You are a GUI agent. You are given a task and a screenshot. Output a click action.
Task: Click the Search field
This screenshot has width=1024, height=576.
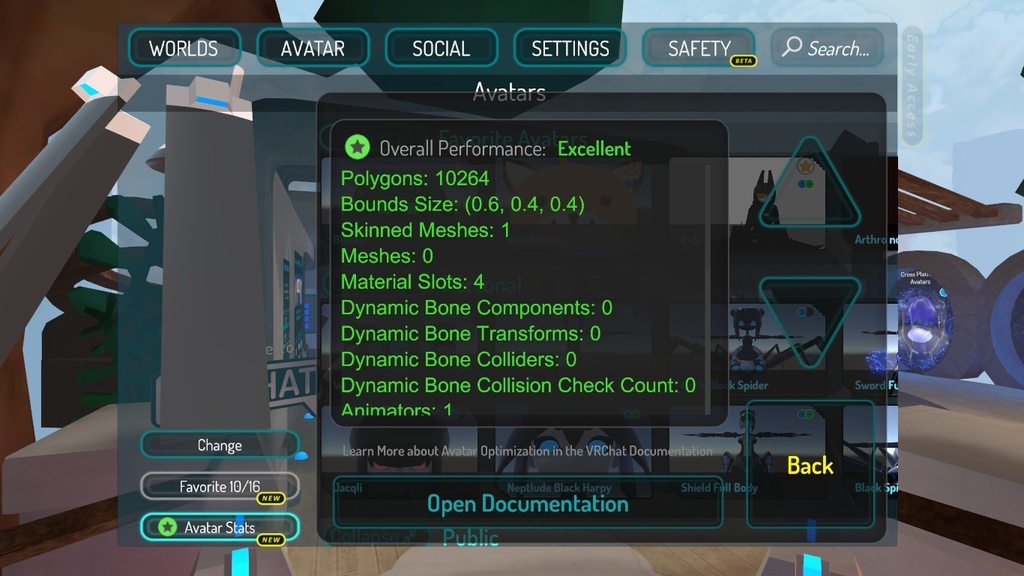click(826, 48)
